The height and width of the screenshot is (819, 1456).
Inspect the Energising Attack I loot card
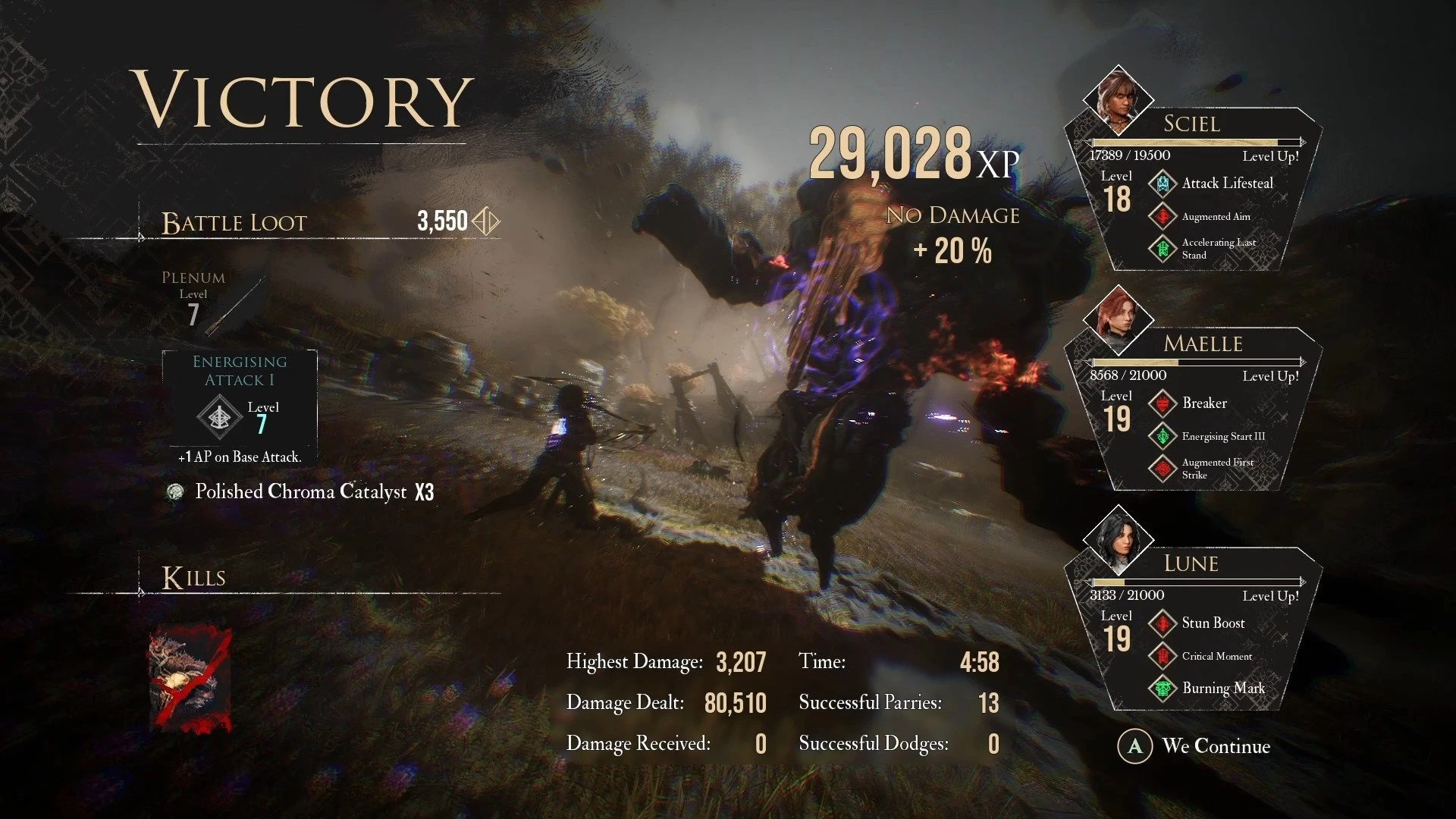click(x=240, y=398)
